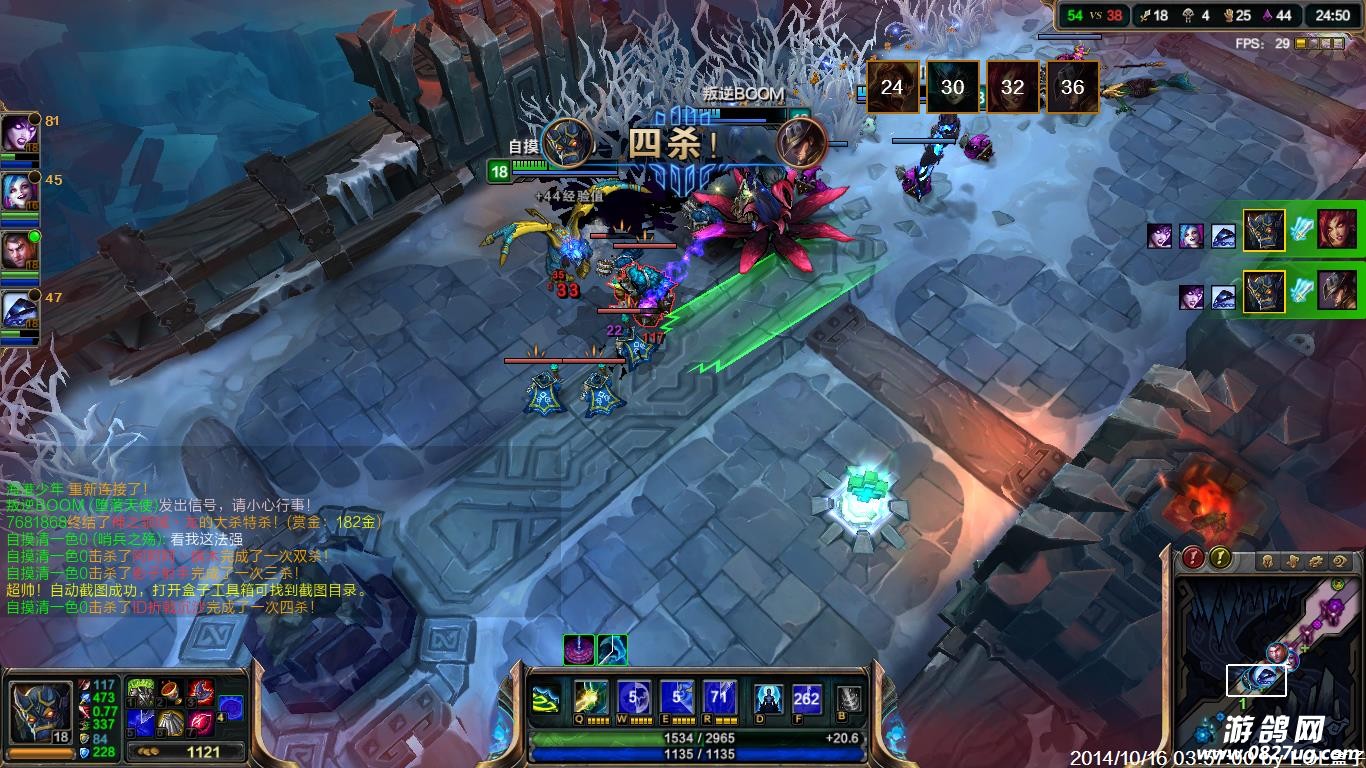Click the red exclamation ping button
This screenshot has height=768, width=1366.
point(1193,558)
